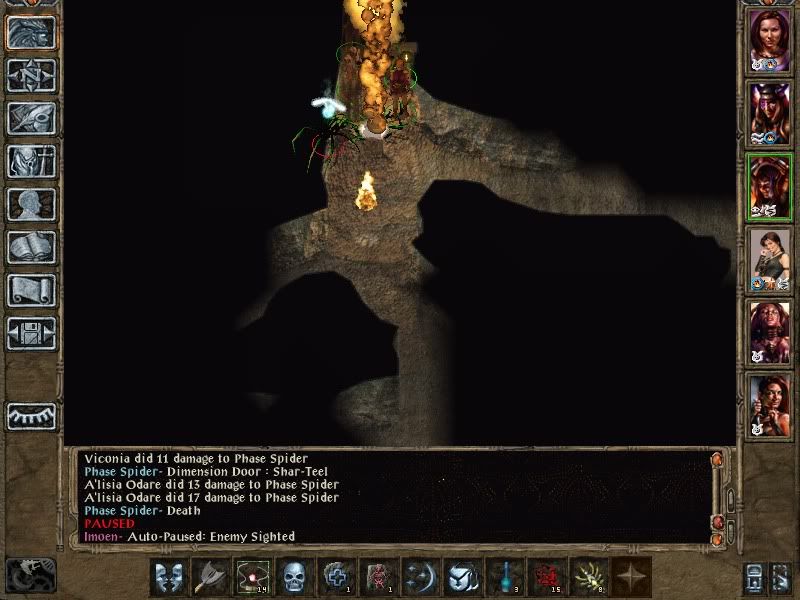Image resolution: width=800 pixels, height=600 pixels.
Task: Open the priest scroll page
Action: (x=32, y=290)
